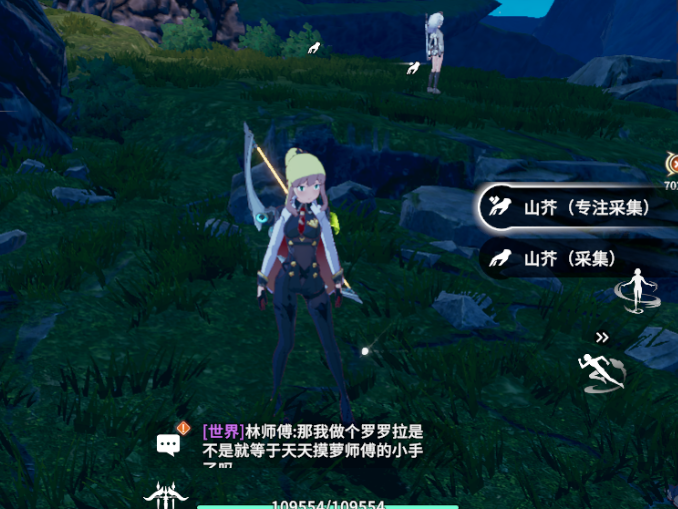Tap the sprint running-figure icon
This screenshot has height=509, width=678.
[602, 372]
